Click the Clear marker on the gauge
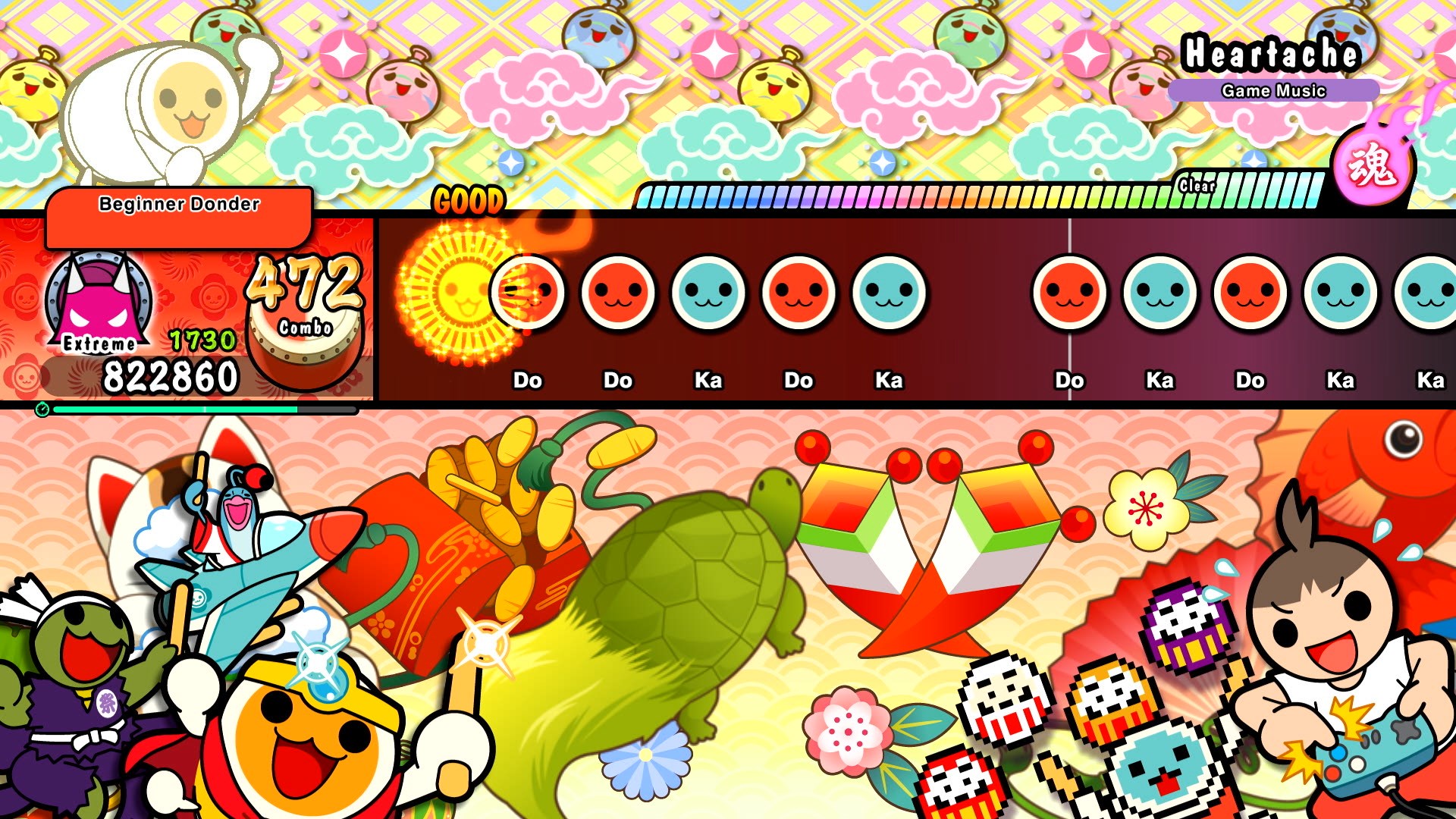Image resolution: width=1456 pixels, height=819 pixels. 1195,184
